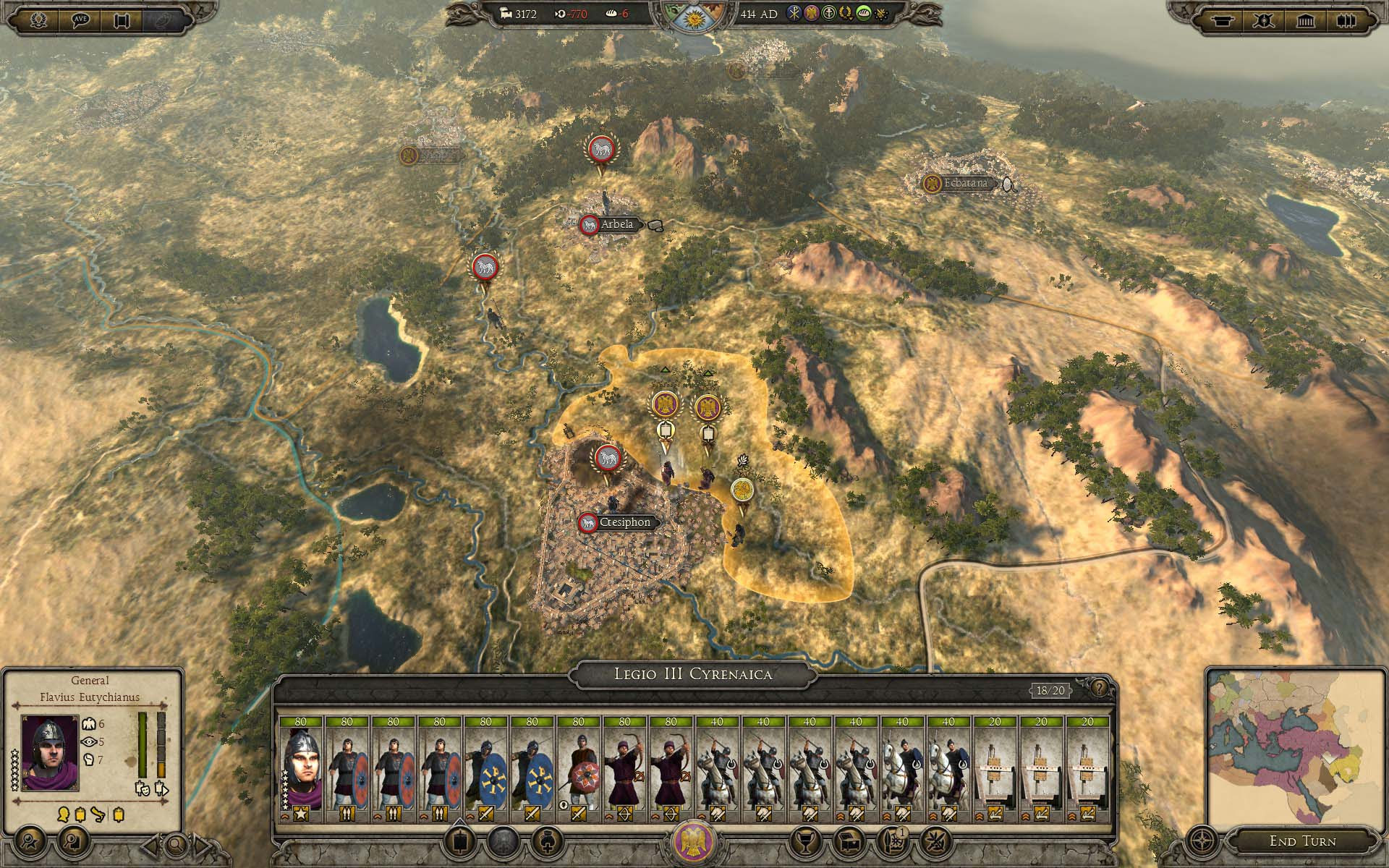Open the help question mark button

coord(1099,688)
